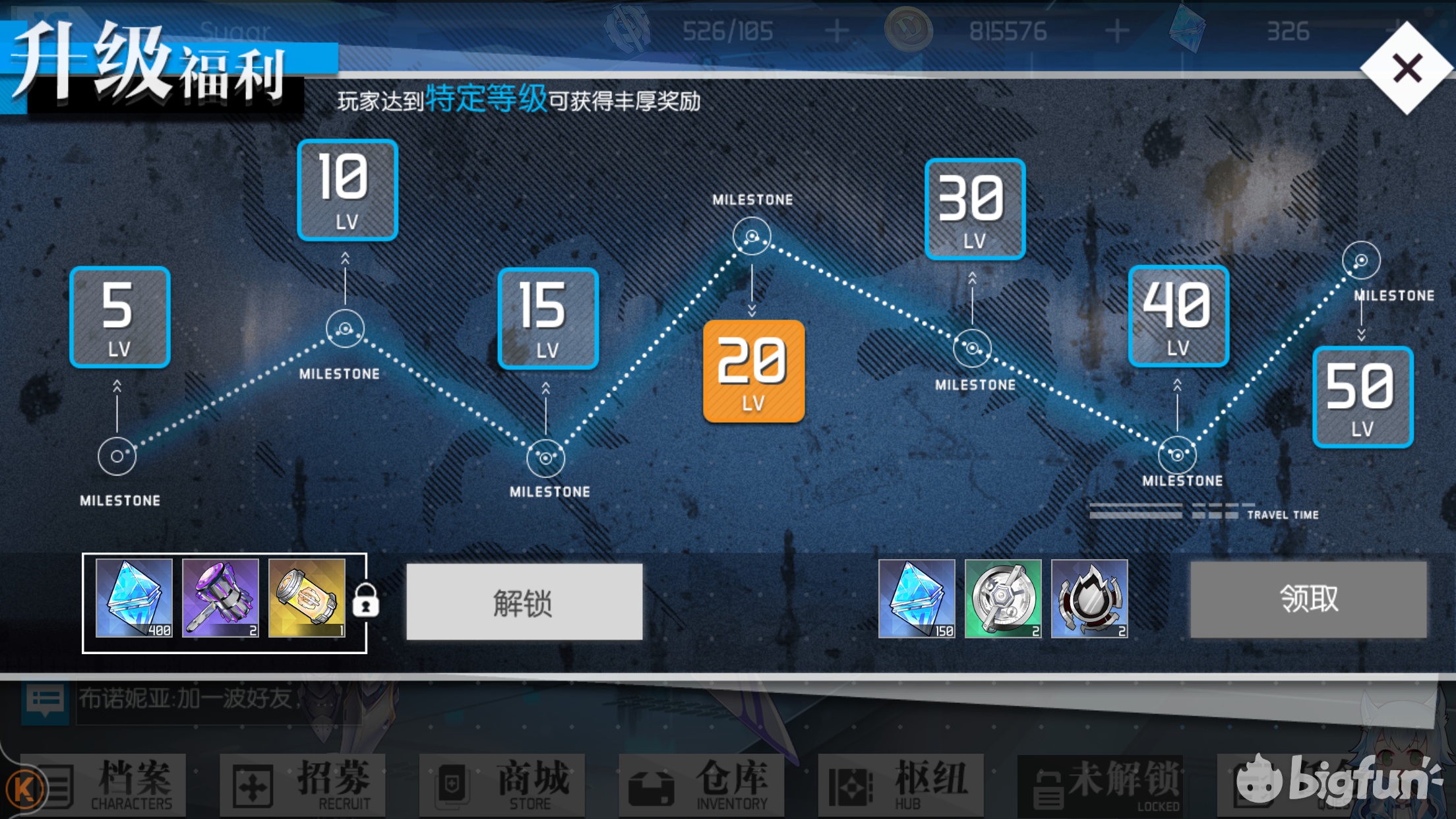Select the LV 10 milestone node
The image size is (1456, 819).
(x=346, y=191)
